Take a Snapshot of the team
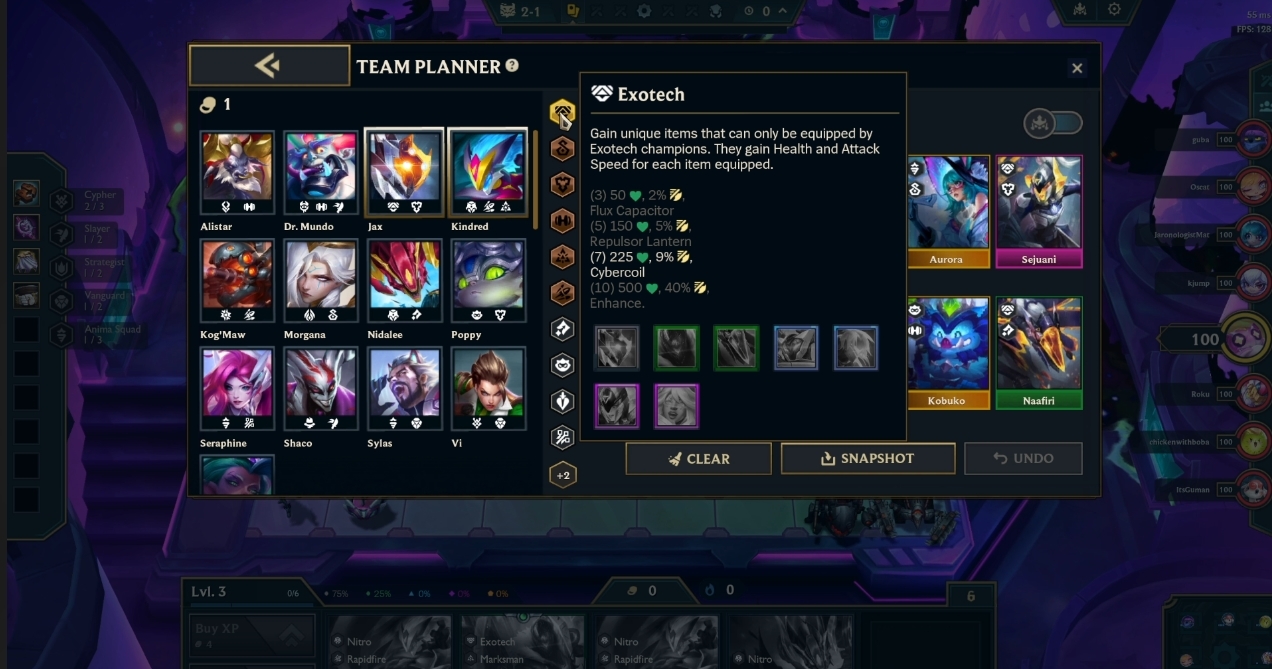1272x669 pixels. [867, 458]
